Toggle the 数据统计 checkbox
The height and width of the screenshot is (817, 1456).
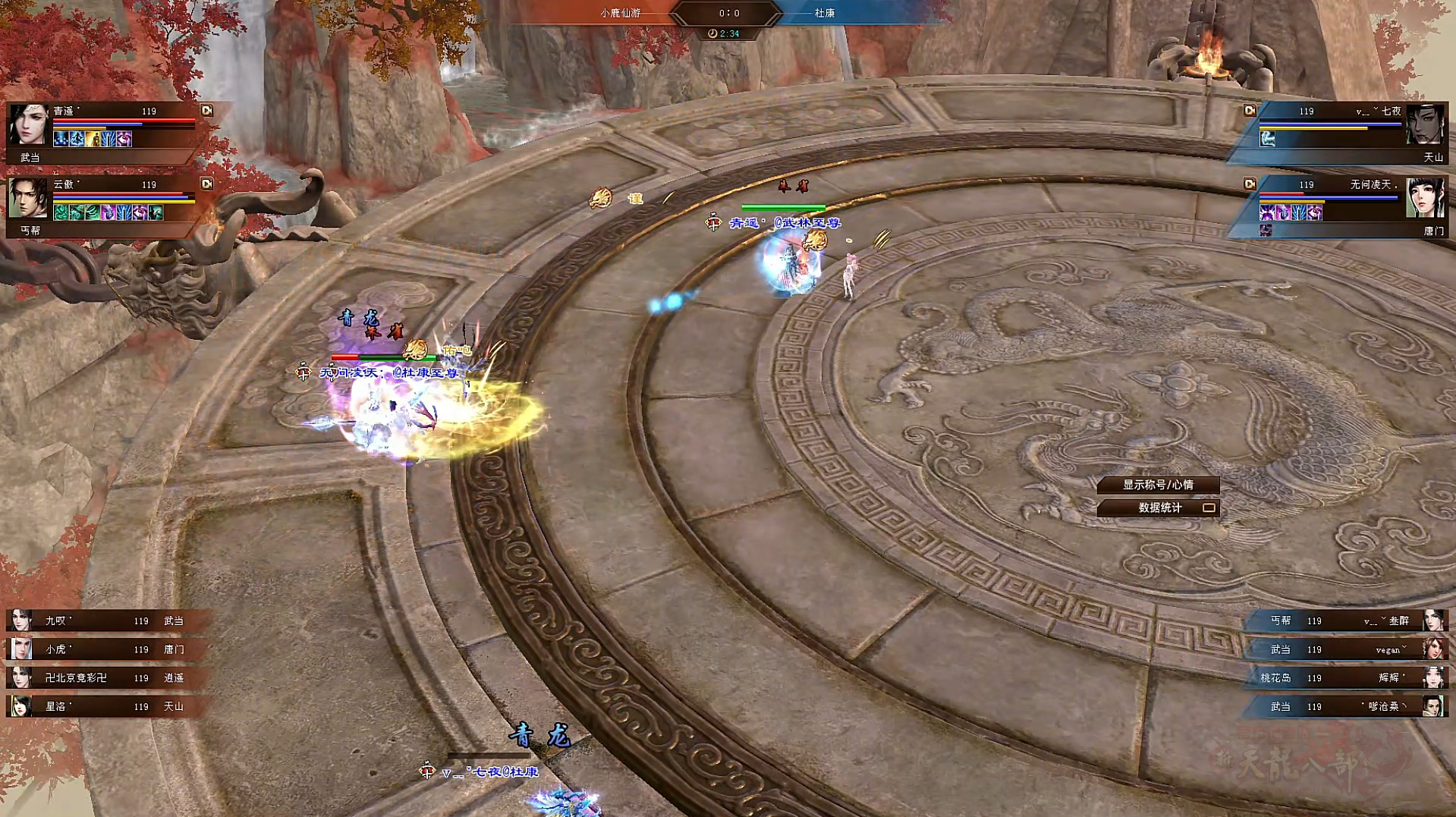coord(1209,507)
